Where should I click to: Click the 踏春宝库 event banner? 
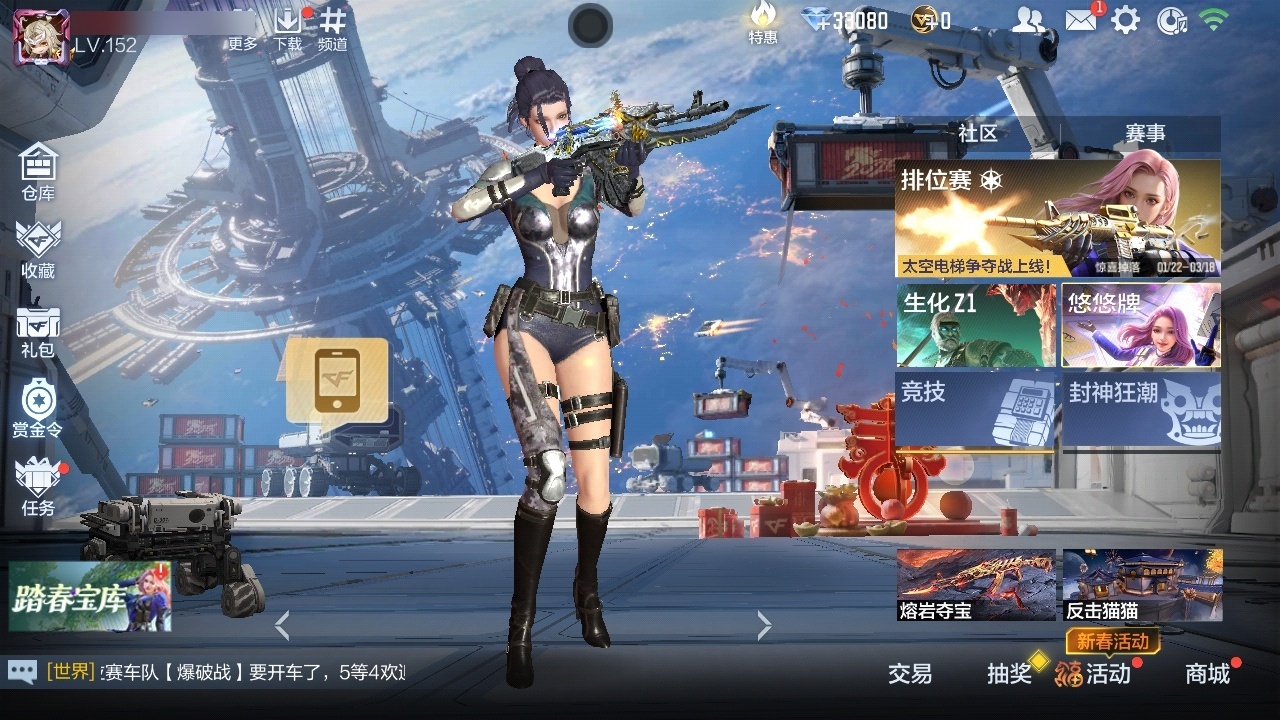pos(90,597)
